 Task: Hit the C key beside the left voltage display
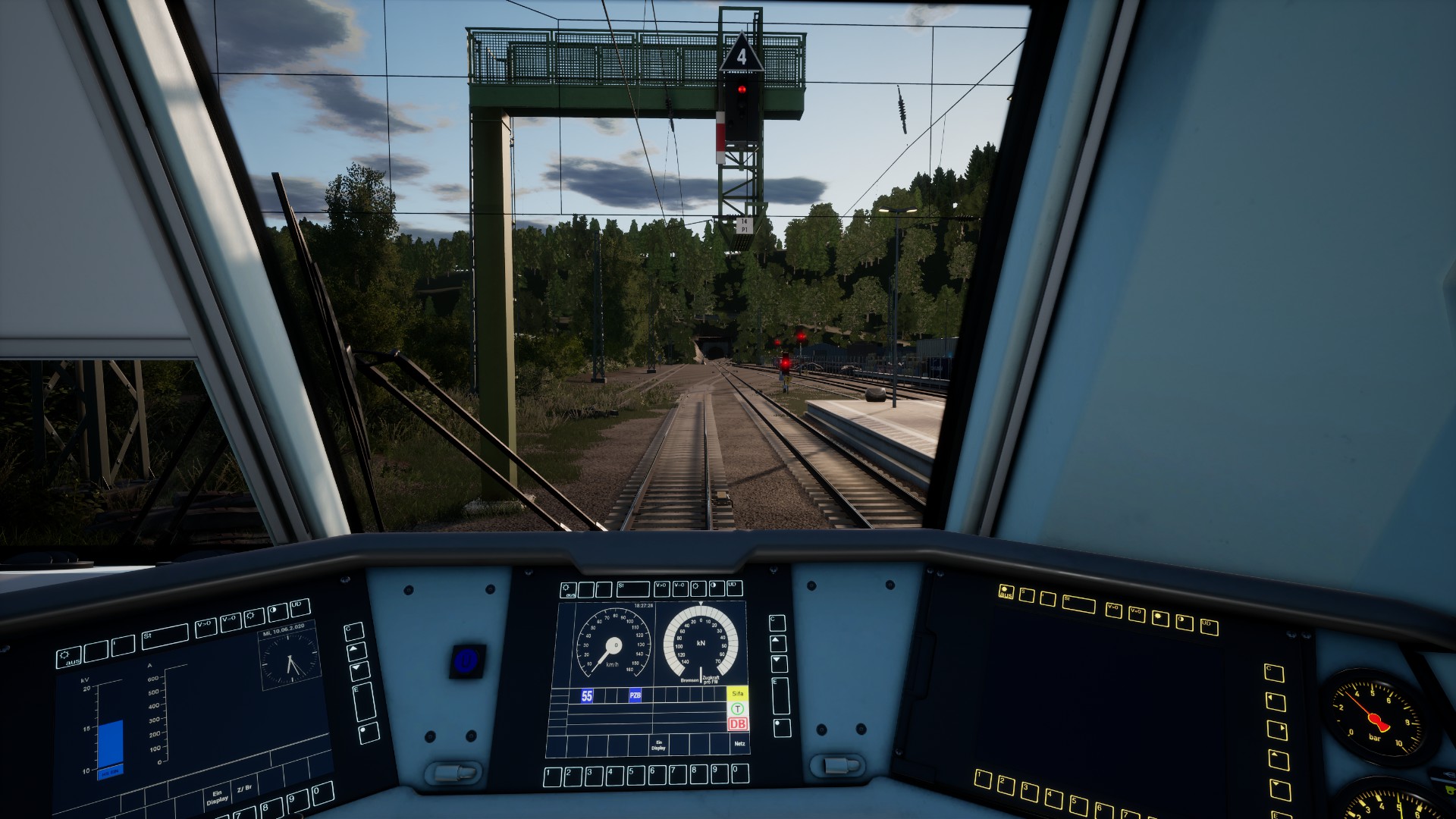[353, 632]
